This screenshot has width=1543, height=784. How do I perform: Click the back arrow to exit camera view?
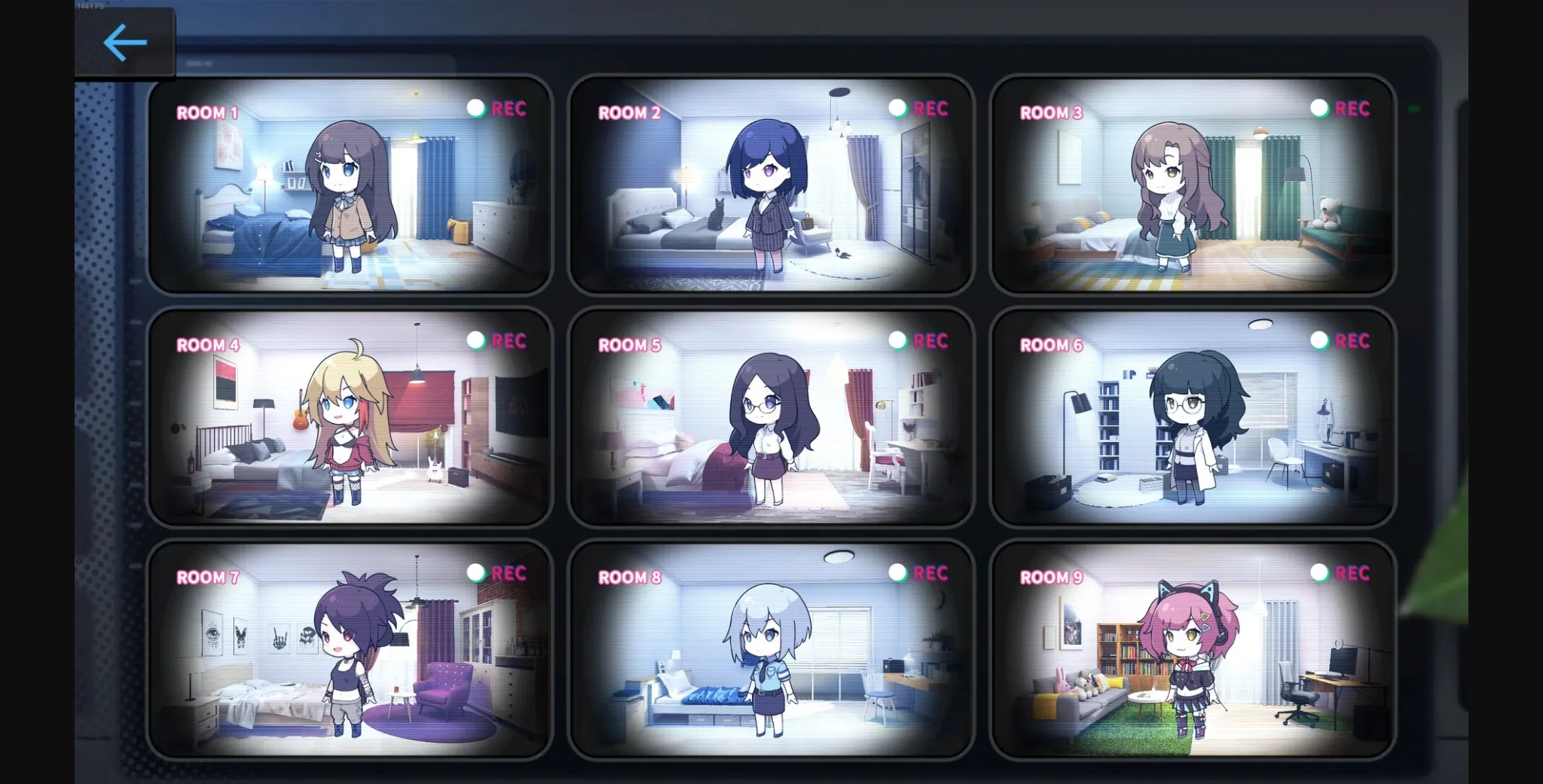(125, 43)
